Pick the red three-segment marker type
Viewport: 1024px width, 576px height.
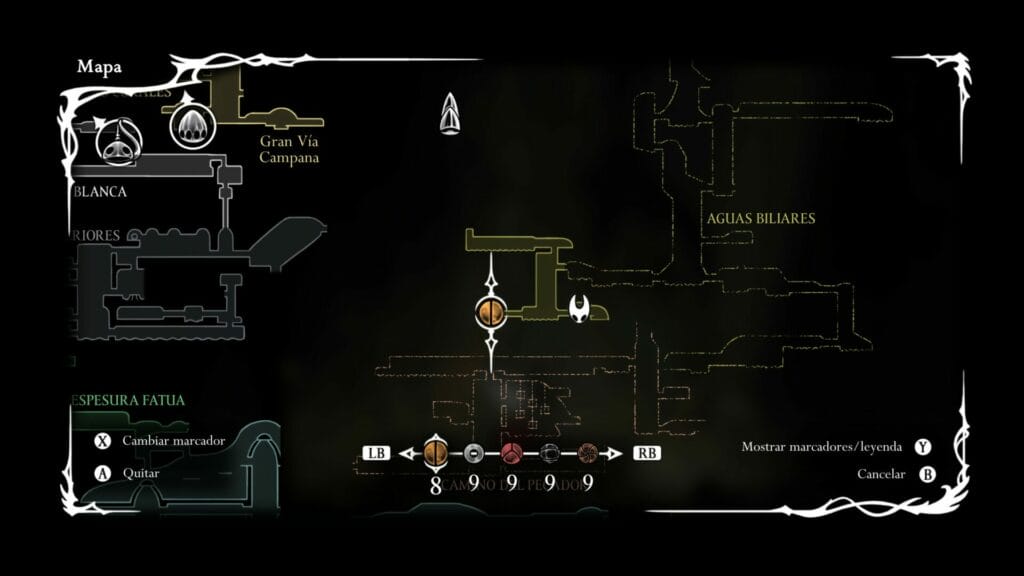pyautogui.click(x=512, y=453)
